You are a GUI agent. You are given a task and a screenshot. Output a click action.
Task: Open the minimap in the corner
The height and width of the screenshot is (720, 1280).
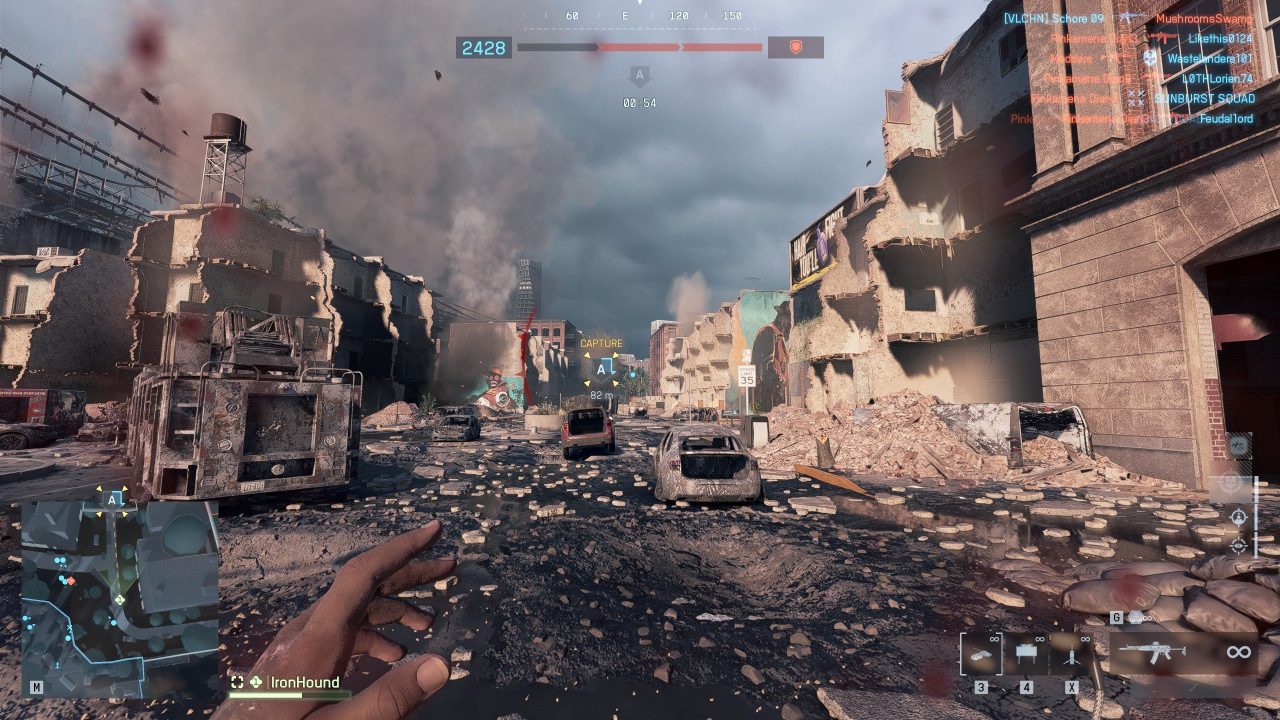click(x=119, y=597)
